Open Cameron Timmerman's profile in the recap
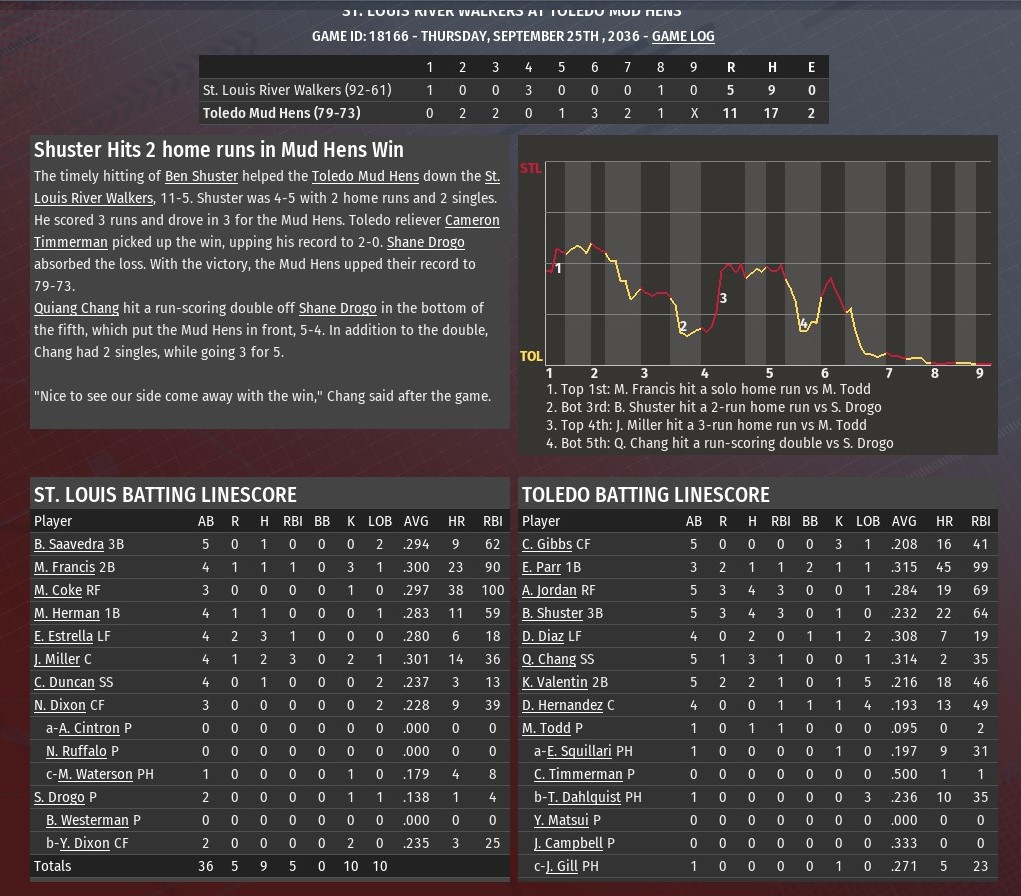 pos(472,220)
